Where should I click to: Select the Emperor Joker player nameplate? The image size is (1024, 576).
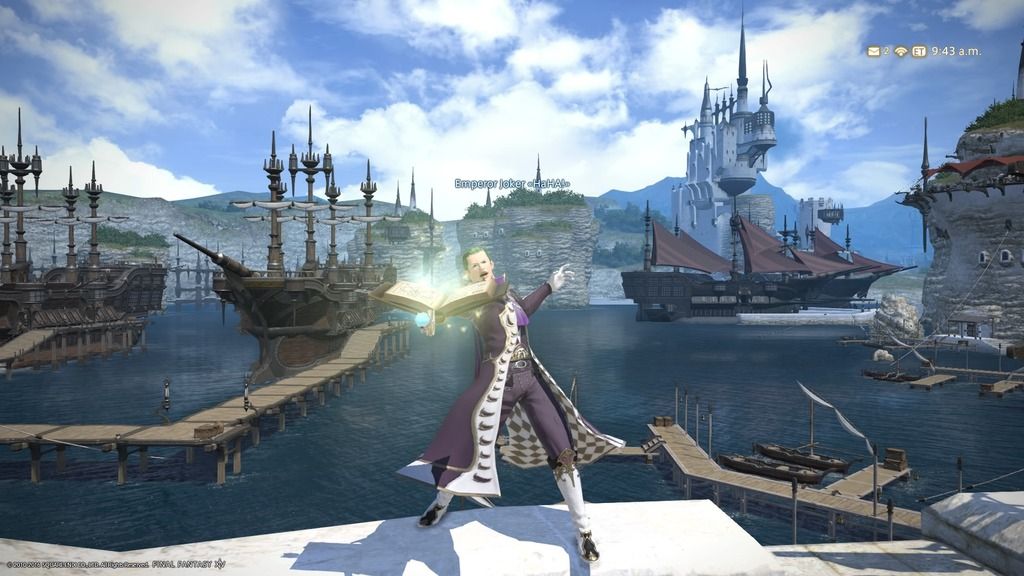tap(512, 184)
